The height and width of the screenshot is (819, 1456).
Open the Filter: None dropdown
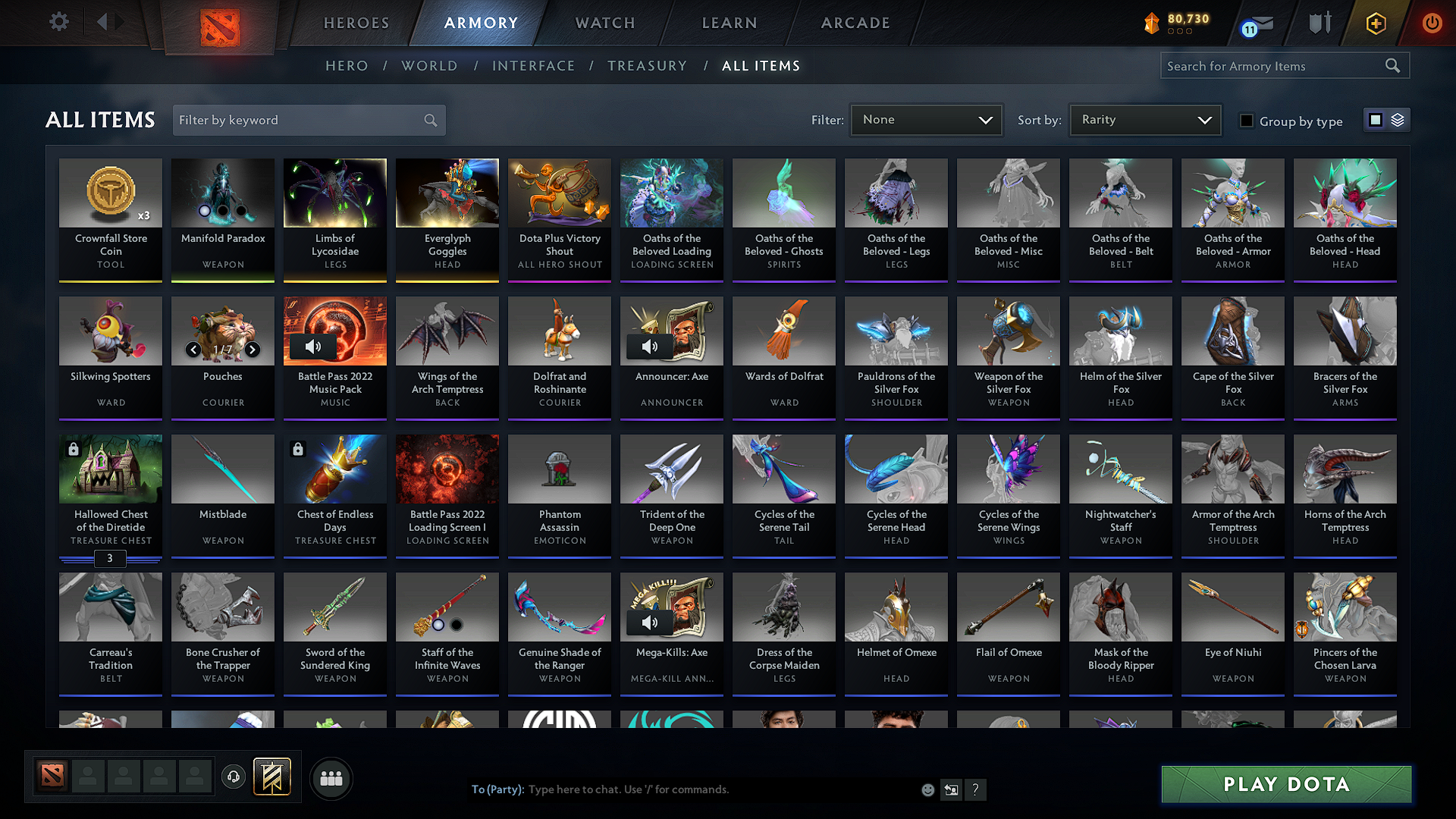925,120
